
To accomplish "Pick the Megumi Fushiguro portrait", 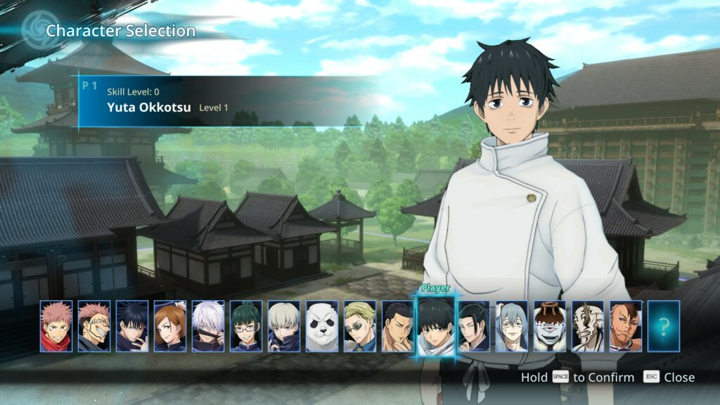I will [x=132, y=326].
